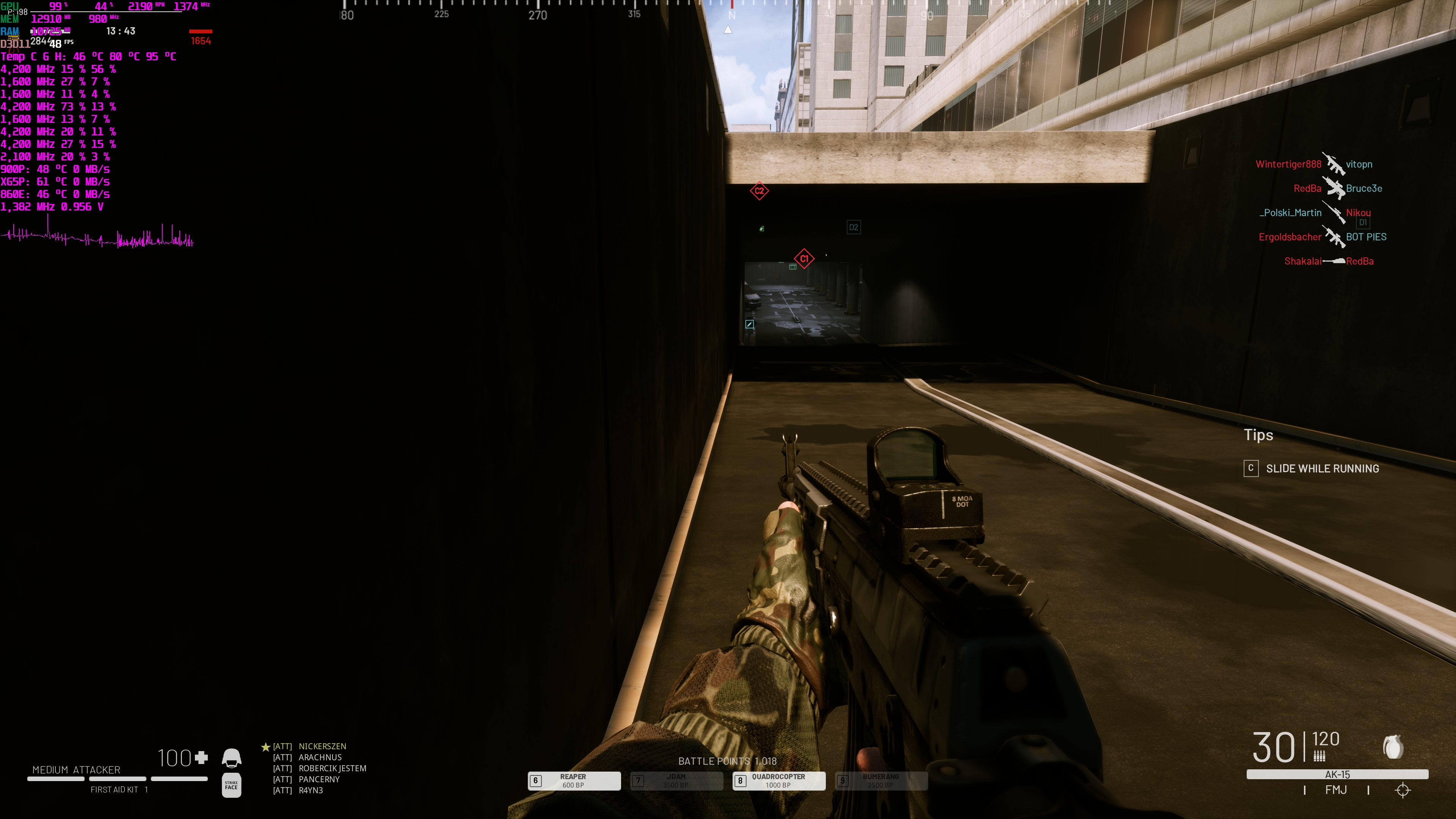
Task: Select the Reaper killstreak slot
Action: 574,781
